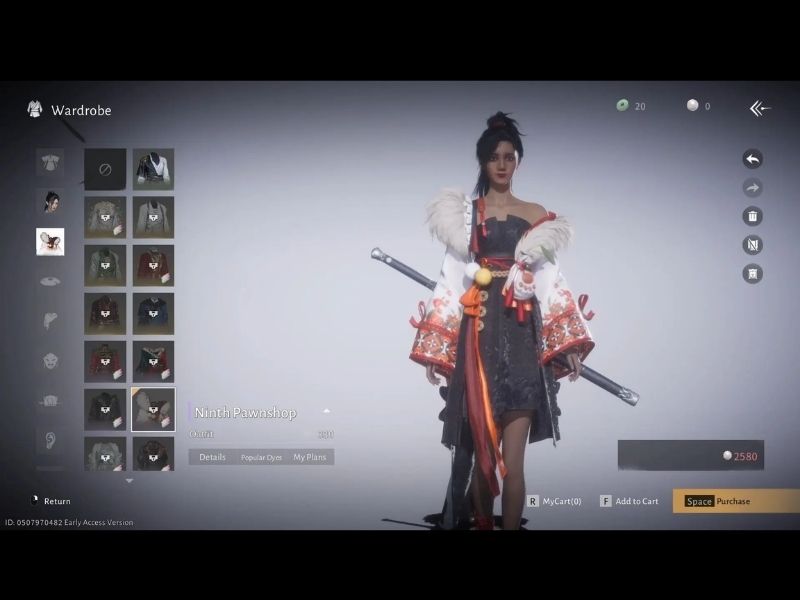Image resolution: width=800 pixels, height=600 pixels.
Task: Open the mask category
Action: tap(50, 361)
